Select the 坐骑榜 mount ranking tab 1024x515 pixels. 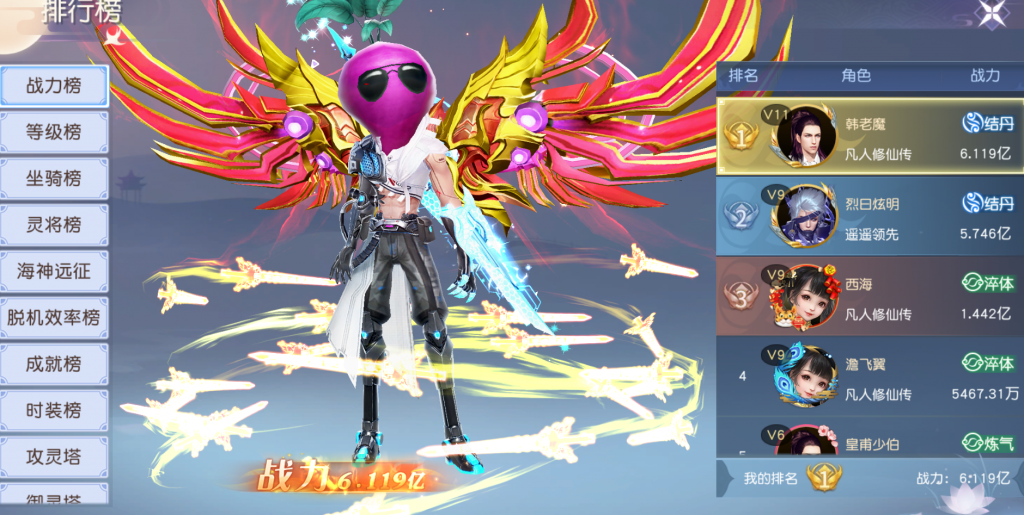[x=54, y=179]
